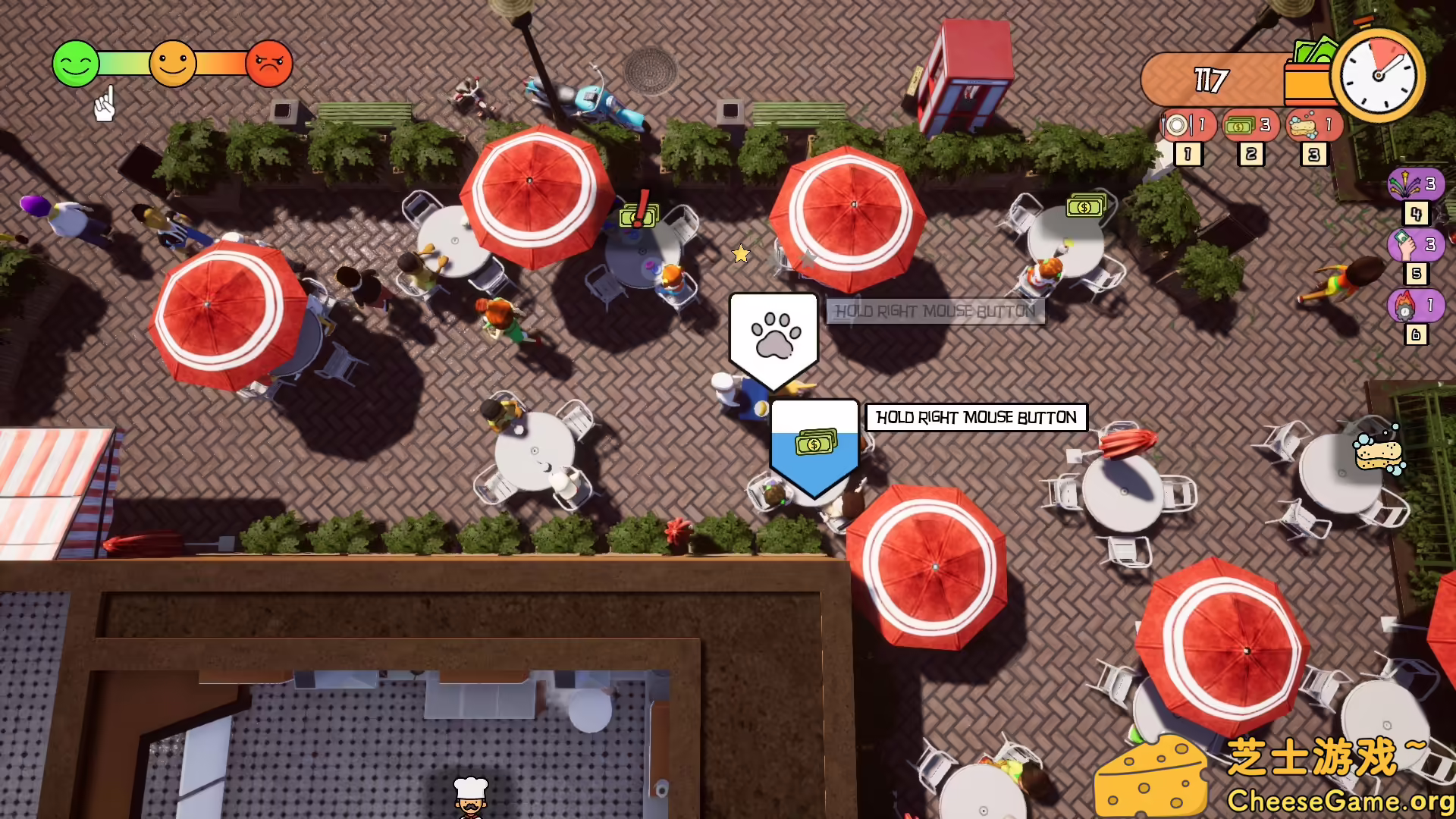The width and height of the screenshot is (1456, 819).
Task: Click the round timer clock icon
Action: coord(1377,76)
